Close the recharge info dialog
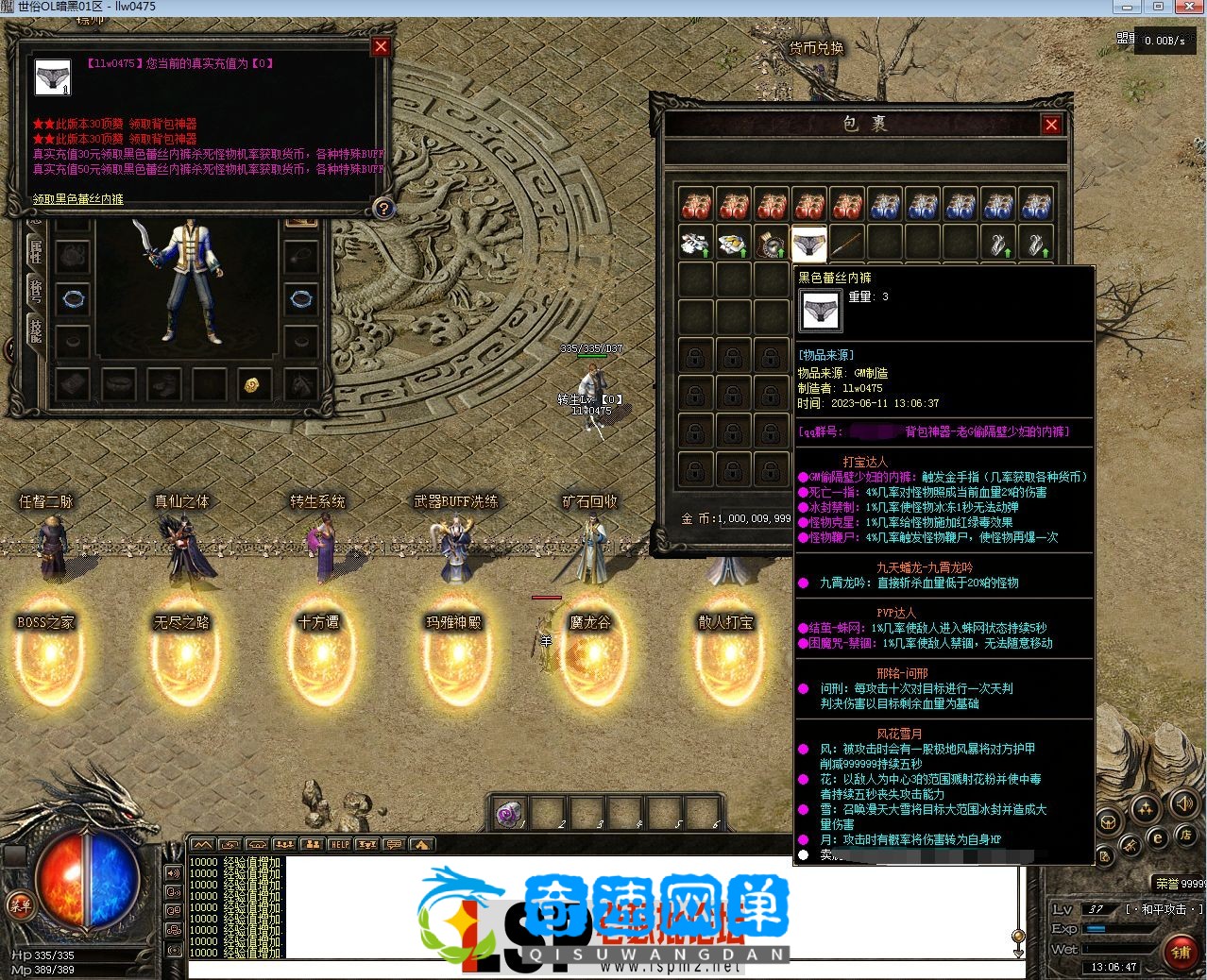This screenshot has height=980, width=1207. point(381,46)
